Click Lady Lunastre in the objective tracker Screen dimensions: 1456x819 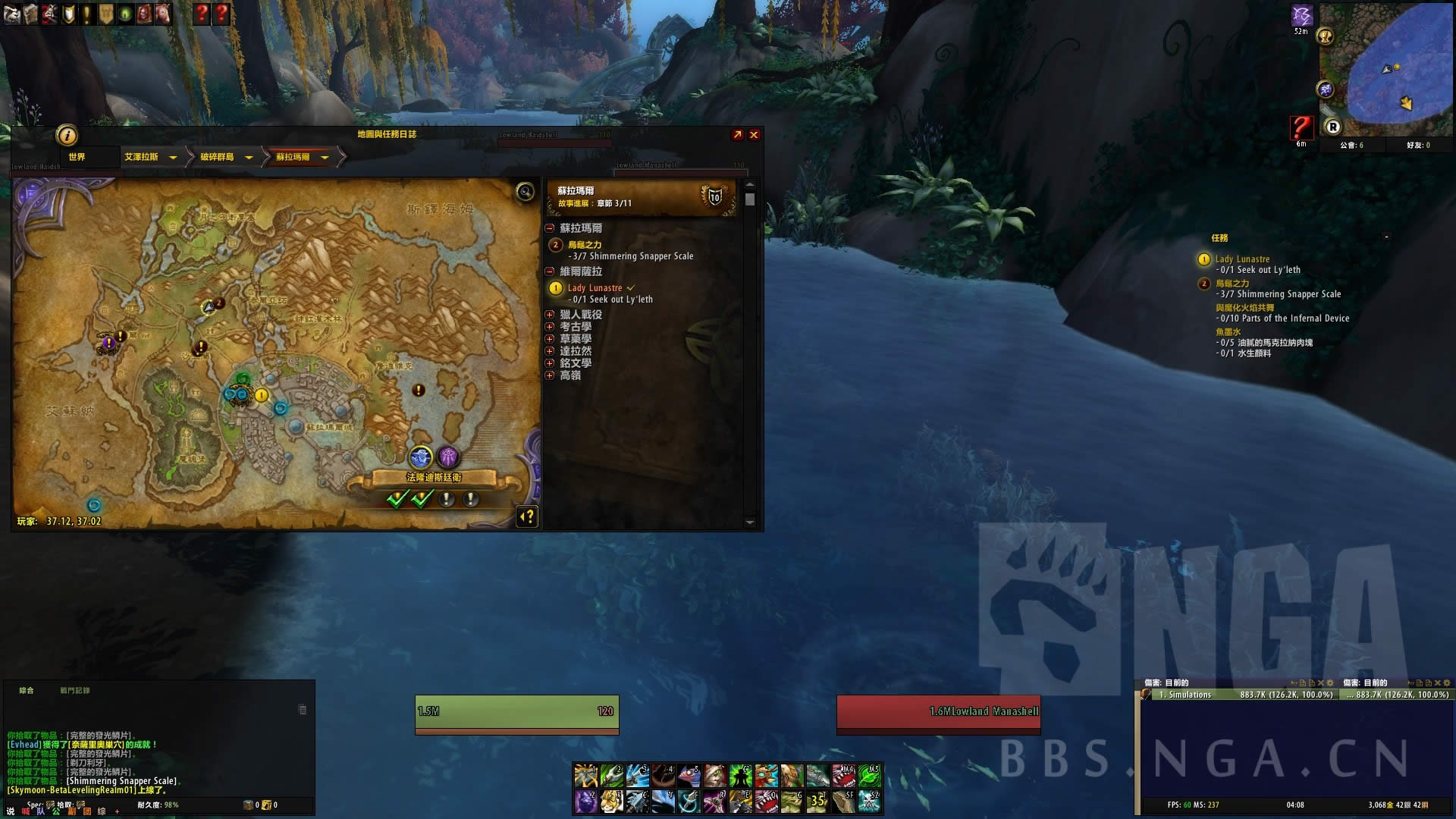pyautogui.click(x=1242, y=259)
